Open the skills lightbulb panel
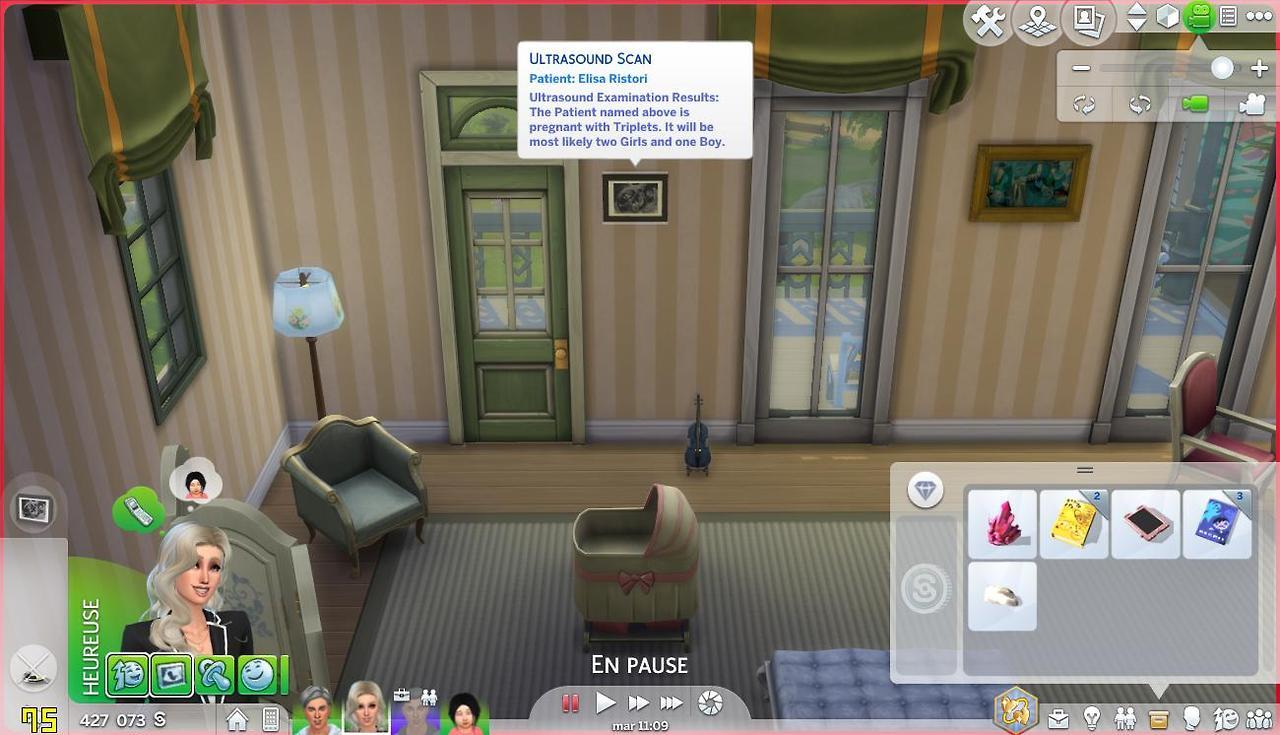This screenshot has height=735, width=1280. [x=1092, y=719]
